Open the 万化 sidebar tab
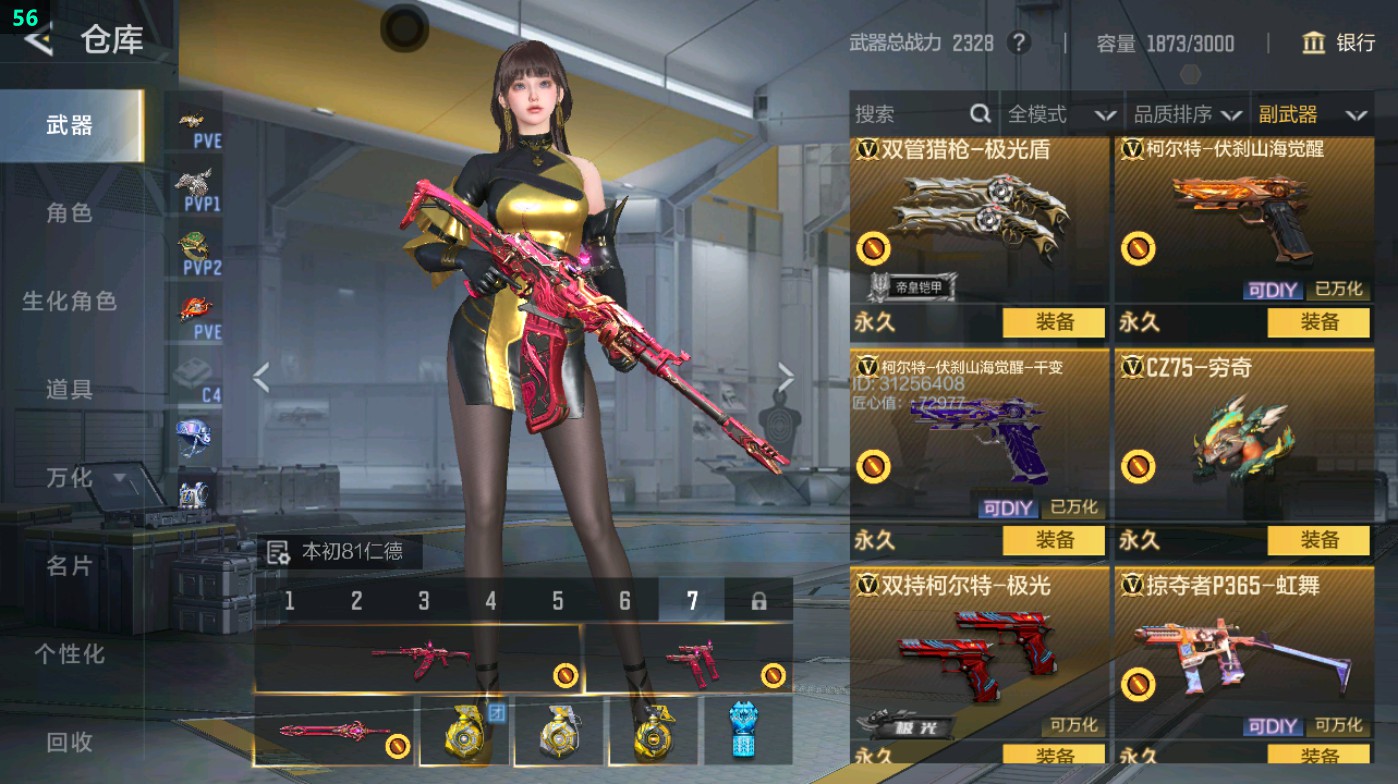The width and height of the screenshot is (1398, 784). coord(68,480)
